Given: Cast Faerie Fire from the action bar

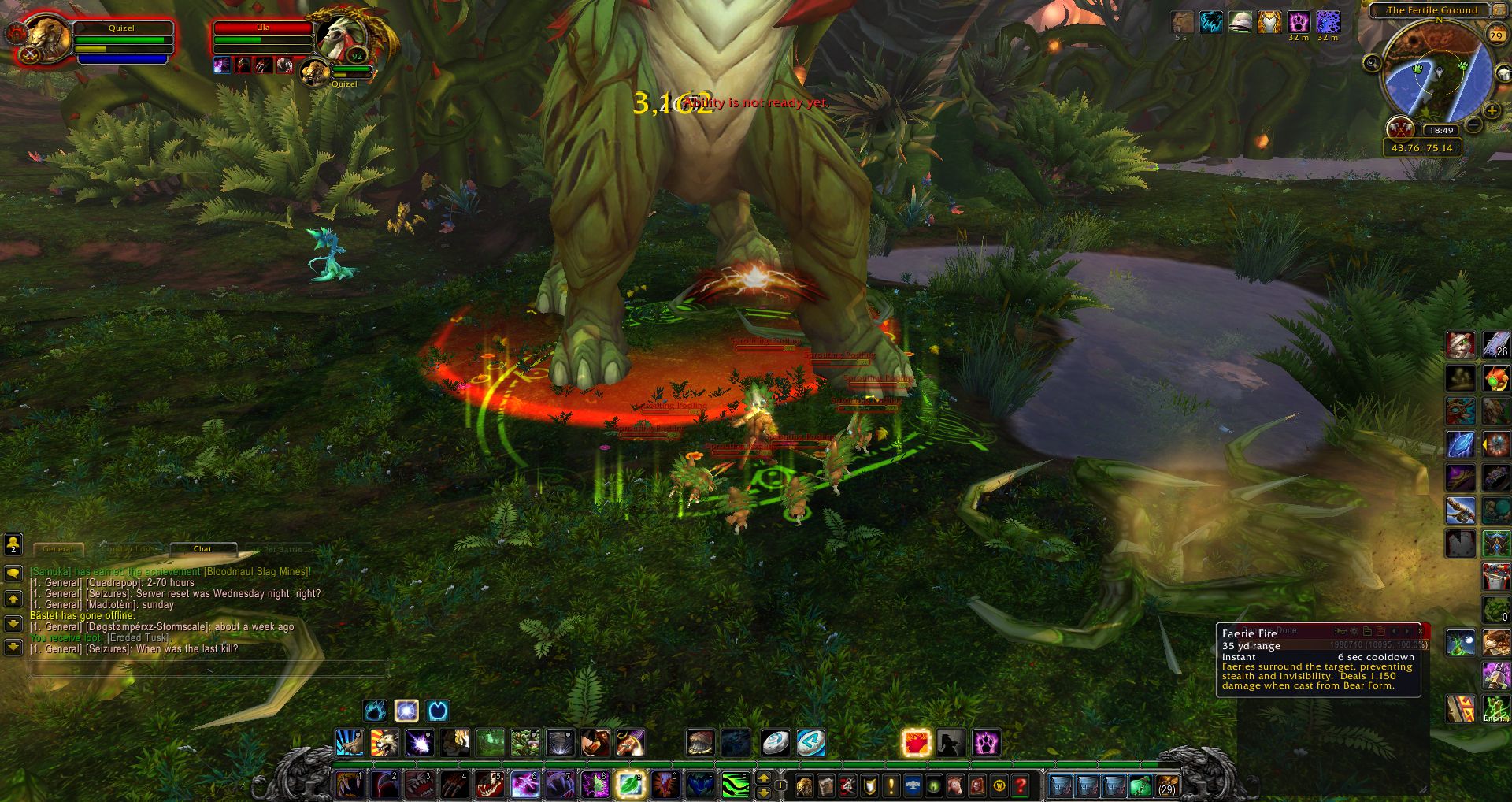Looking at the screenshot, I should [x=915, y=743].
